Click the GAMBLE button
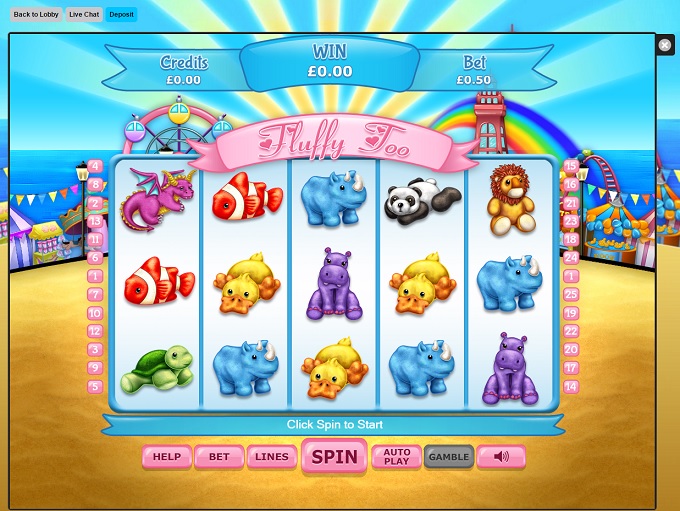The image size is (680, 511). [448, 457]
